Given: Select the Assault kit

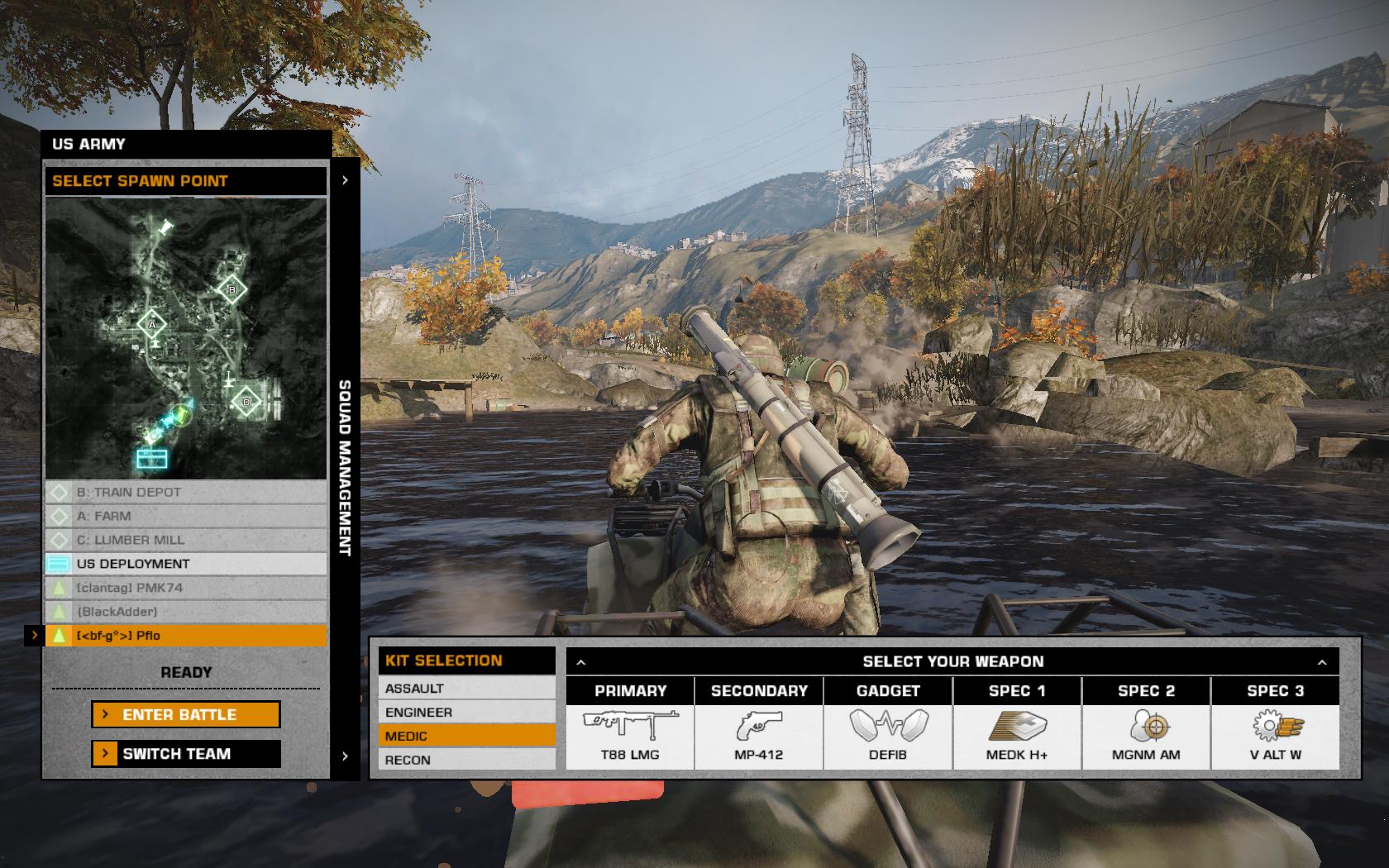Looking at the screenshot, I should [466, 688].
